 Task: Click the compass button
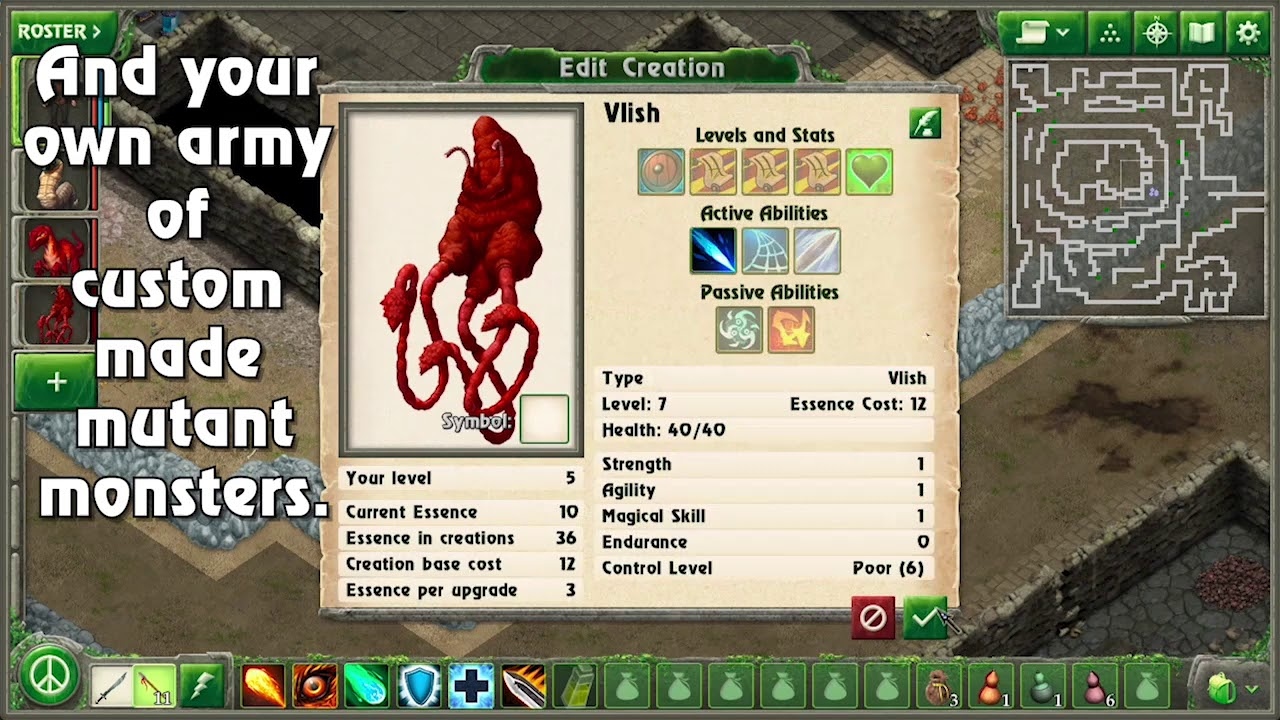1156,33
